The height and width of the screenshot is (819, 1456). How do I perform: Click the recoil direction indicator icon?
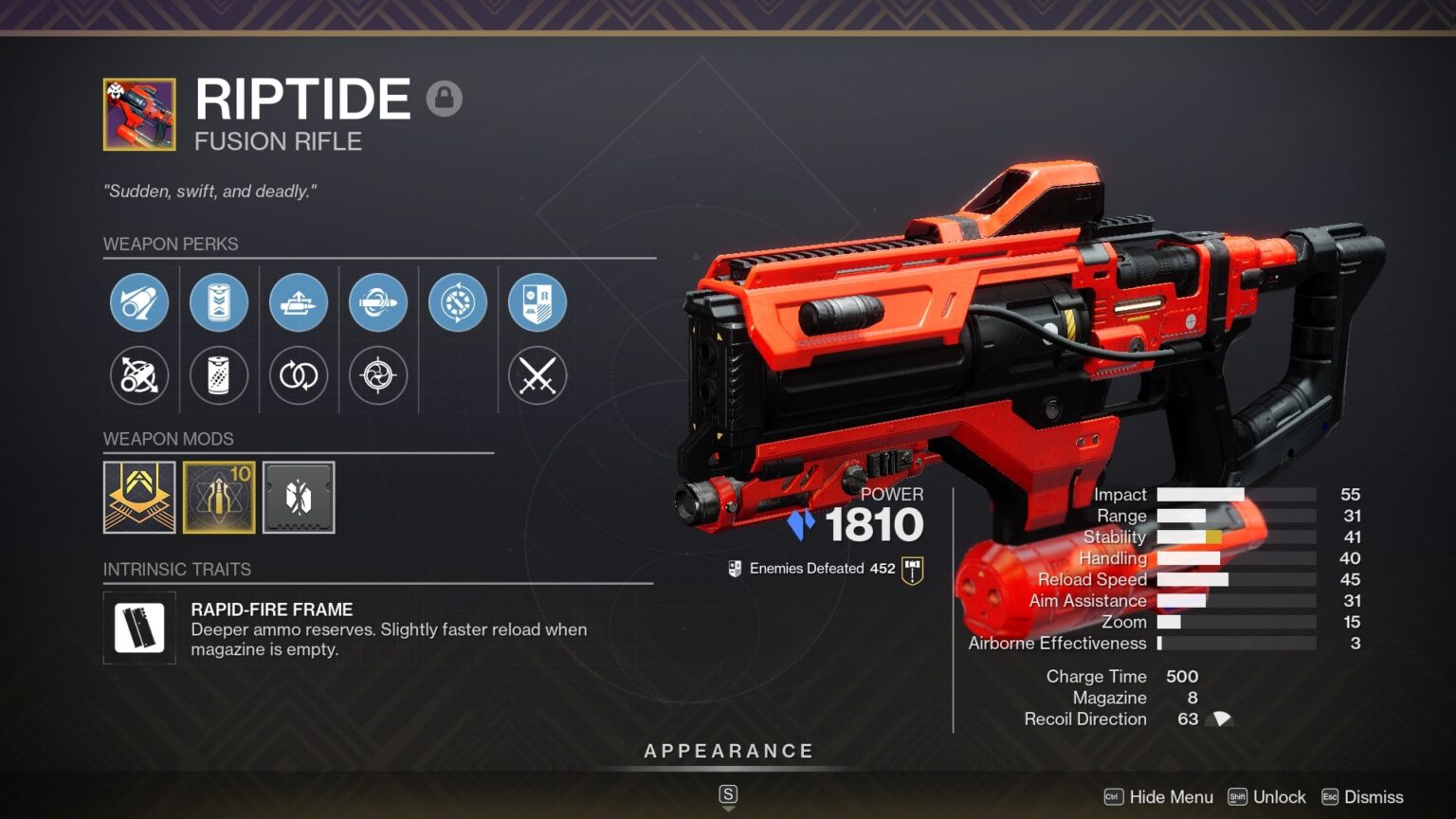(x=1219, y=719)
